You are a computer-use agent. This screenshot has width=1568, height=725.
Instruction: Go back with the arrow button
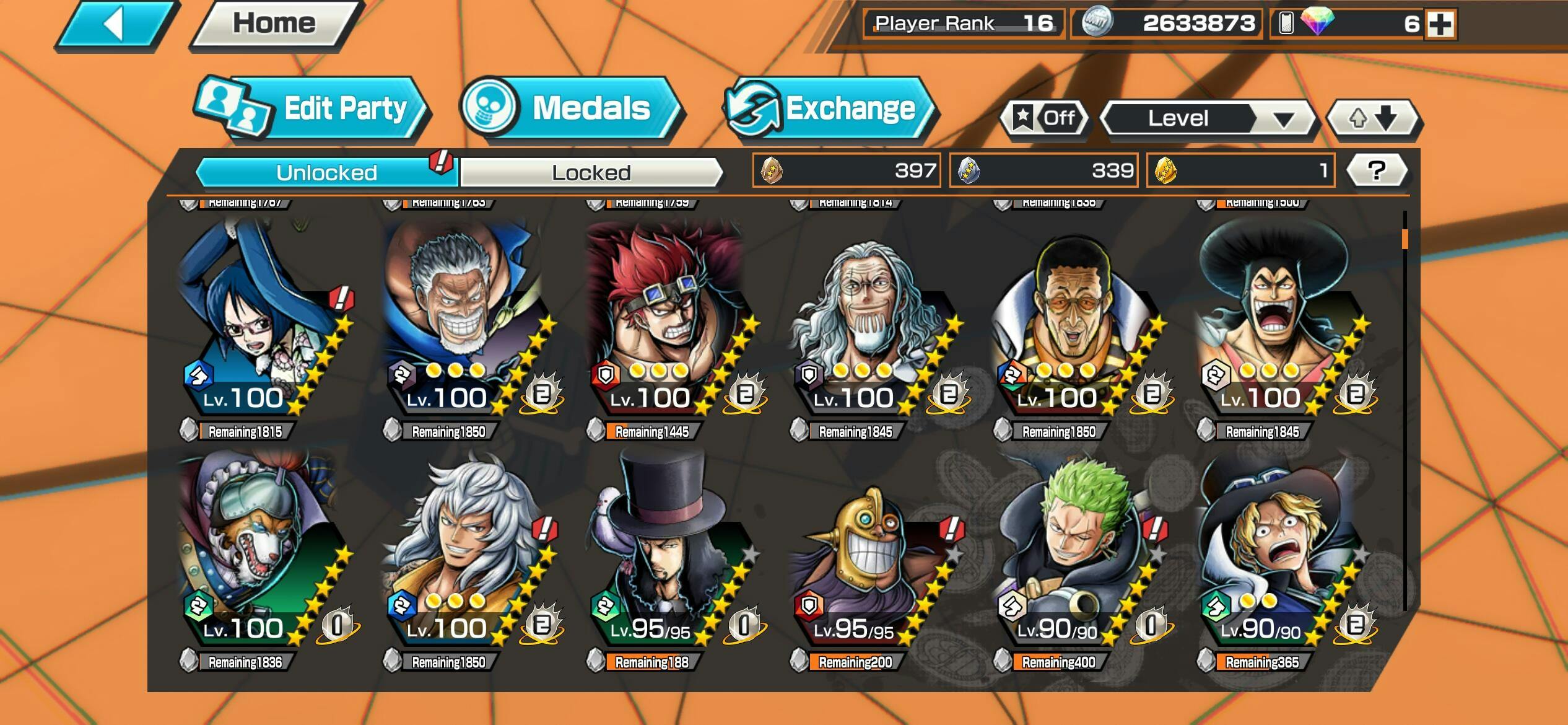pos(116,25)
